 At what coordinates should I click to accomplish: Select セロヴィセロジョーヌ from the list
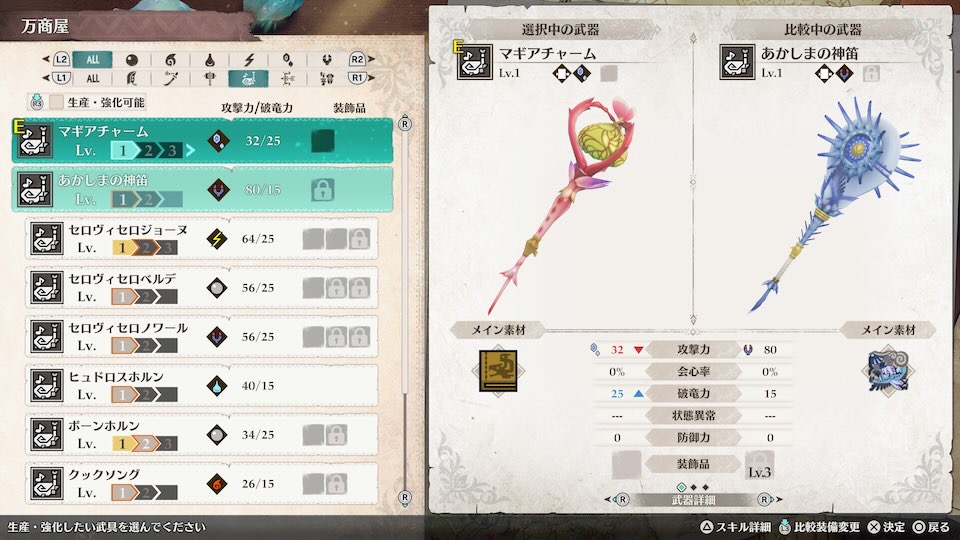pyautogui.click(x=202, y=239)
